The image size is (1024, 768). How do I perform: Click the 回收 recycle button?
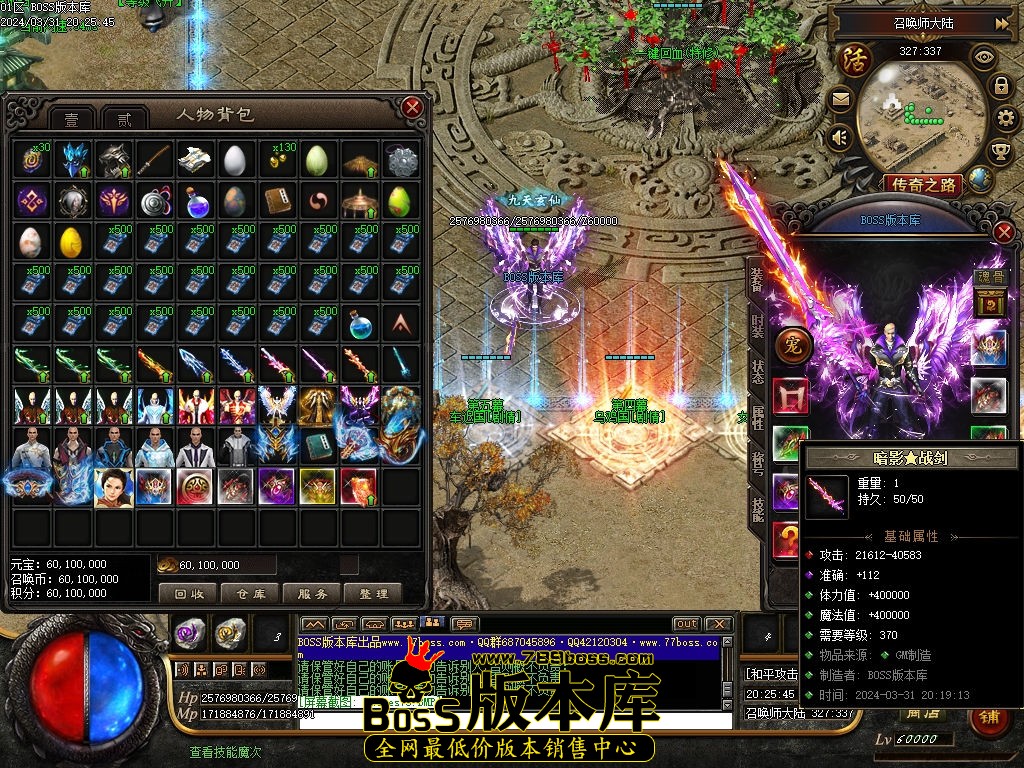(188, 593)
